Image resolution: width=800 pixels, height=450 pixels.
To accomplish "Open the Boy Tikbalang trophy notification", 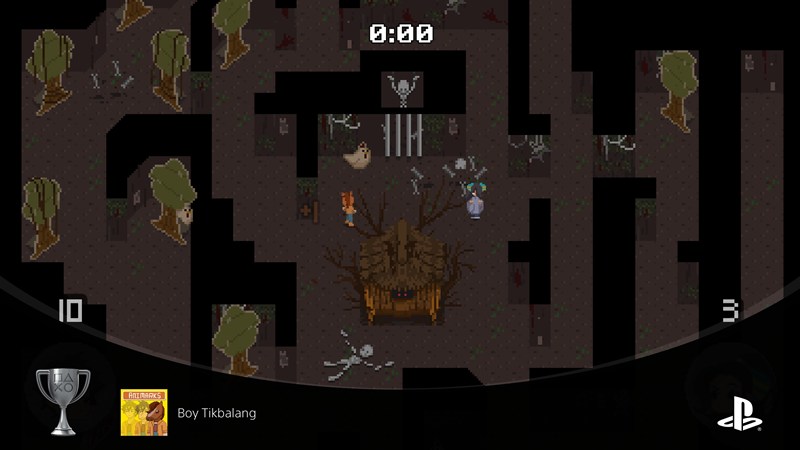I will 216,413.
